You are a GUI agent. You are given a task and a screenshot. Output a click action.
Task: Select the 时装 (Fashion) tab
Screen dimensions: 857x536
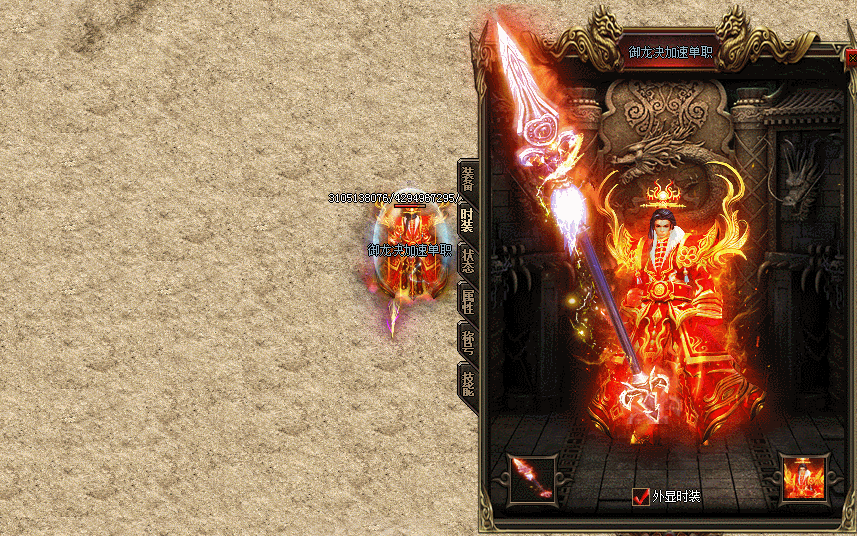tap(467, 219)
